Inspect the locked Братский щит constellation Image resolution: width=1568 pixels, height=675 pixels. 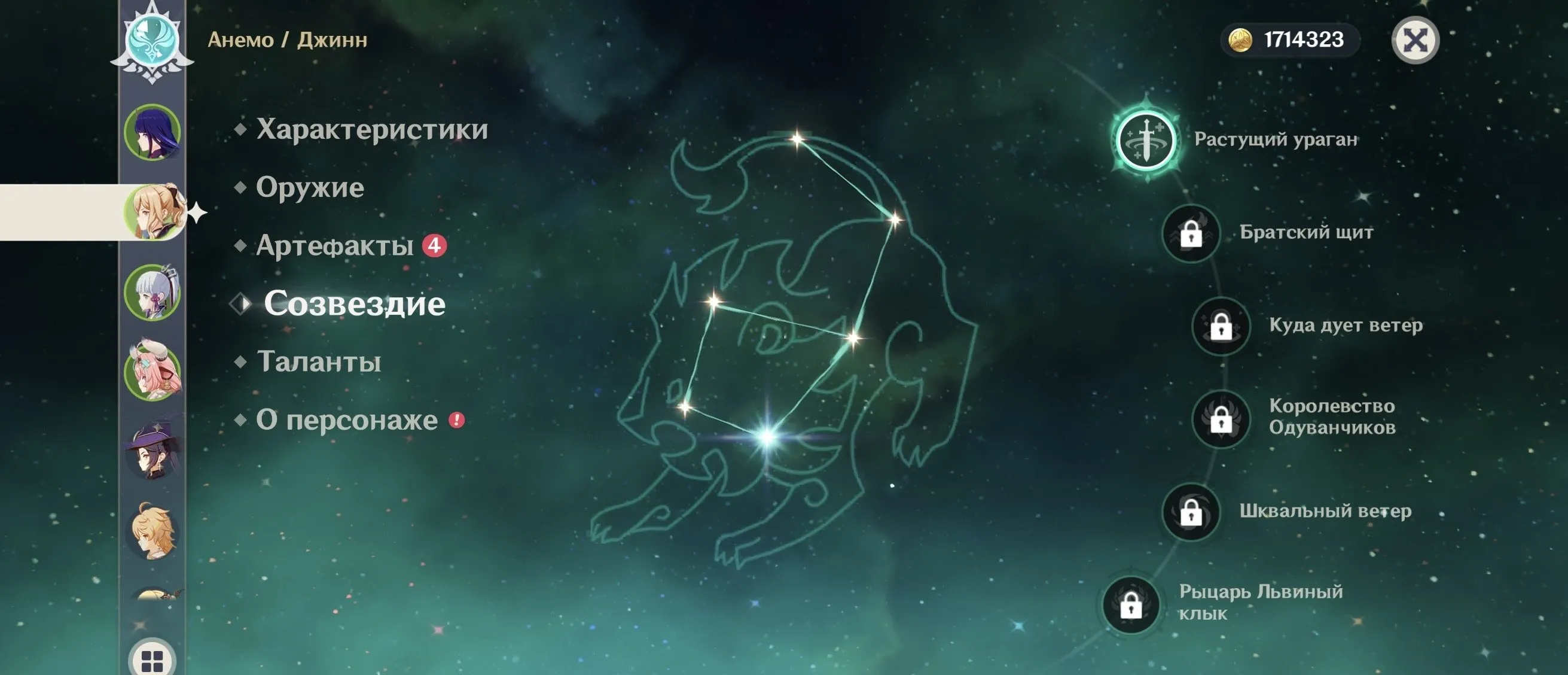coord(1191,233)
